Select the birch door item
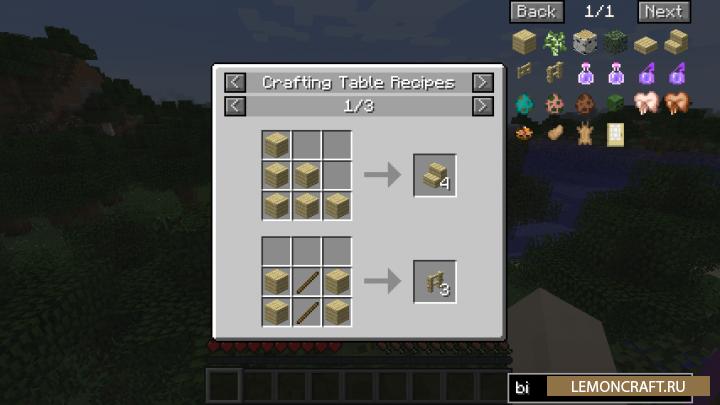Image resolution: width=720 pixels, height=405 pixels. (x=616, y=132)
